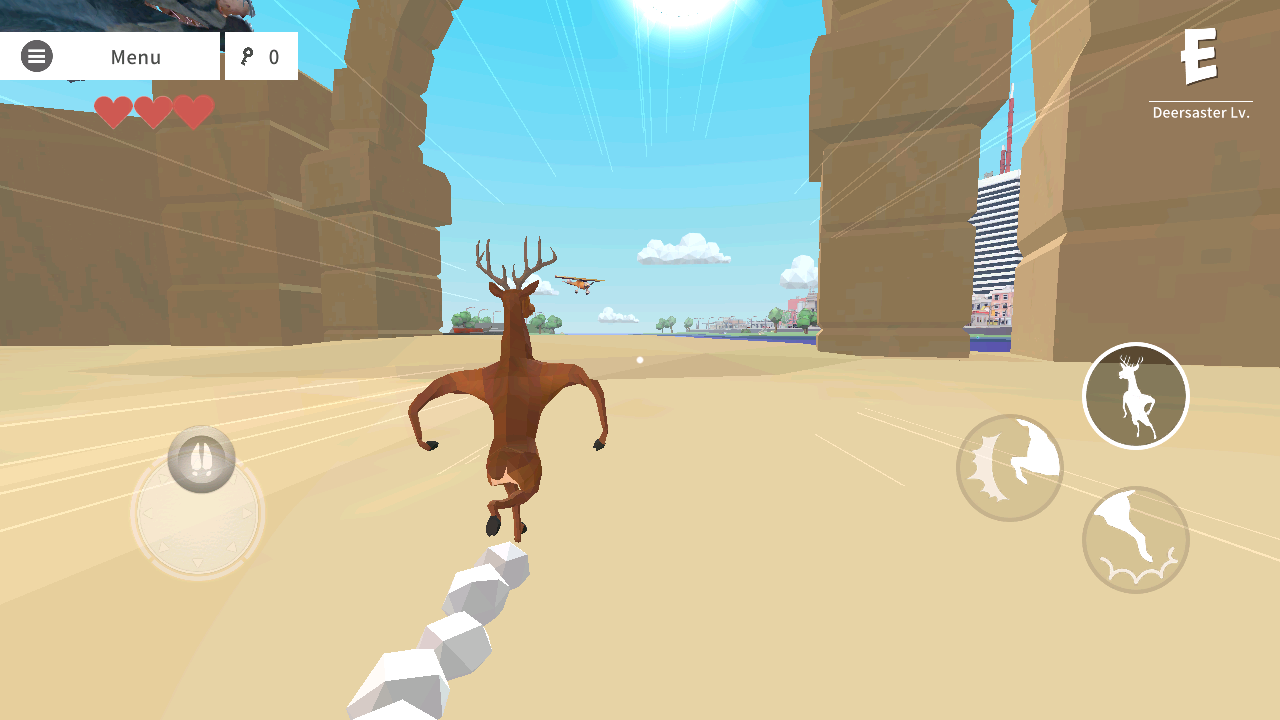Tap the flying airplane in the sky

577,281
